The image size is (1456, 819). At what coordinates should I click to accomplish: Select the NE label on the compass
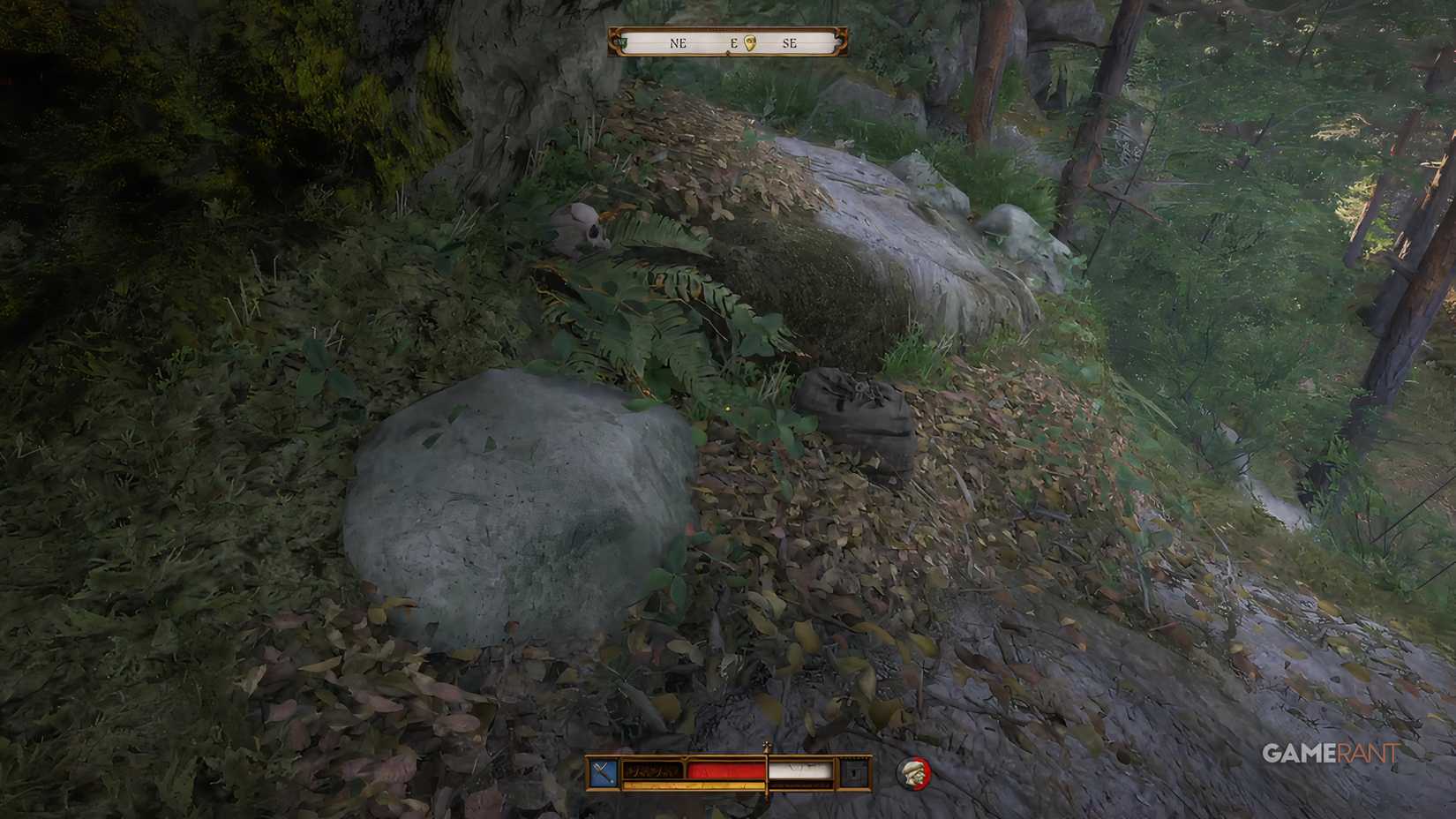(x=677, y=41)
